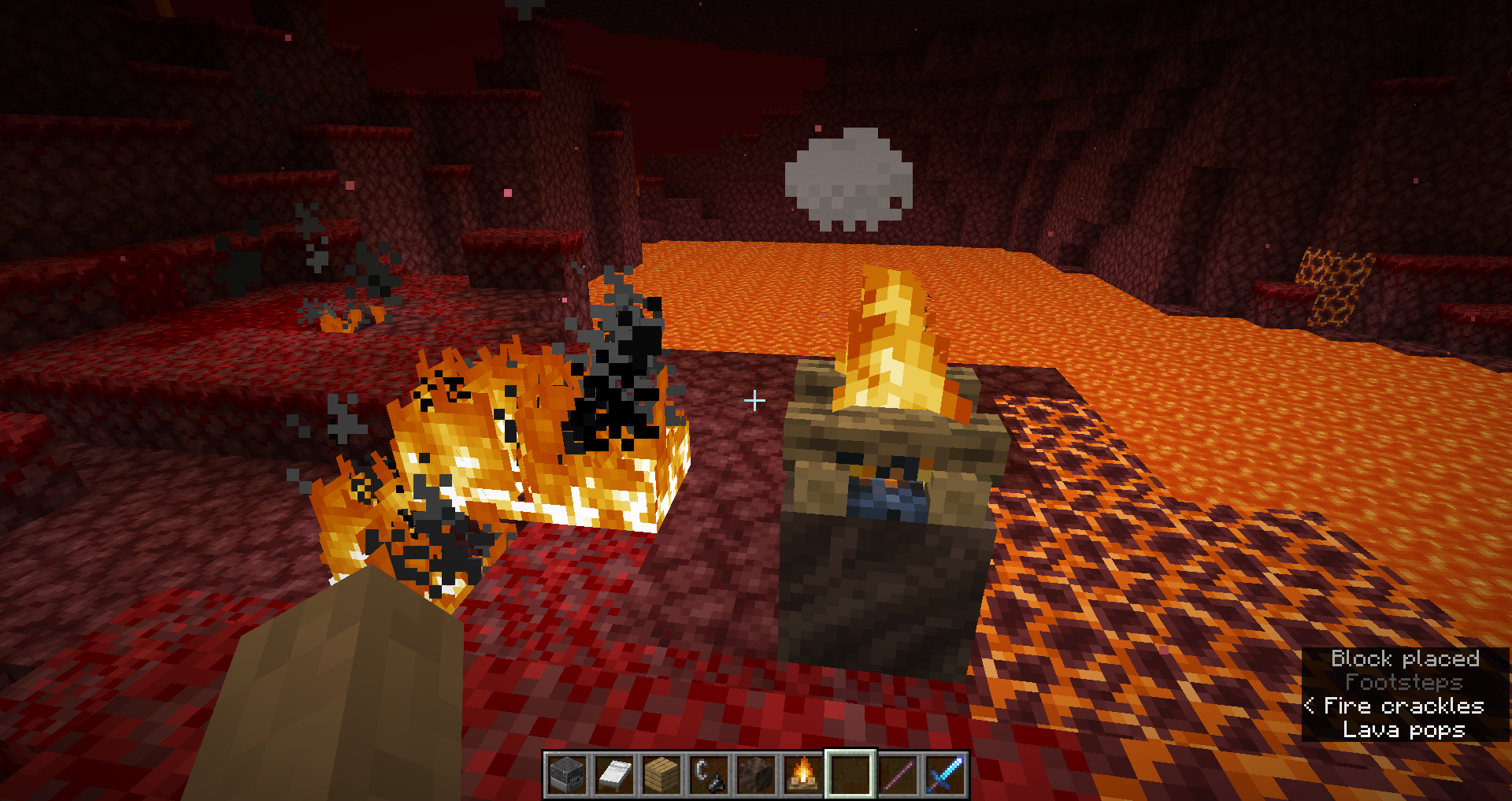Image resolution: width=1512 pixels, height=801 pixels.
Task: Click the highlighted empty hotbar slot
Action: [x=850, y=775]
